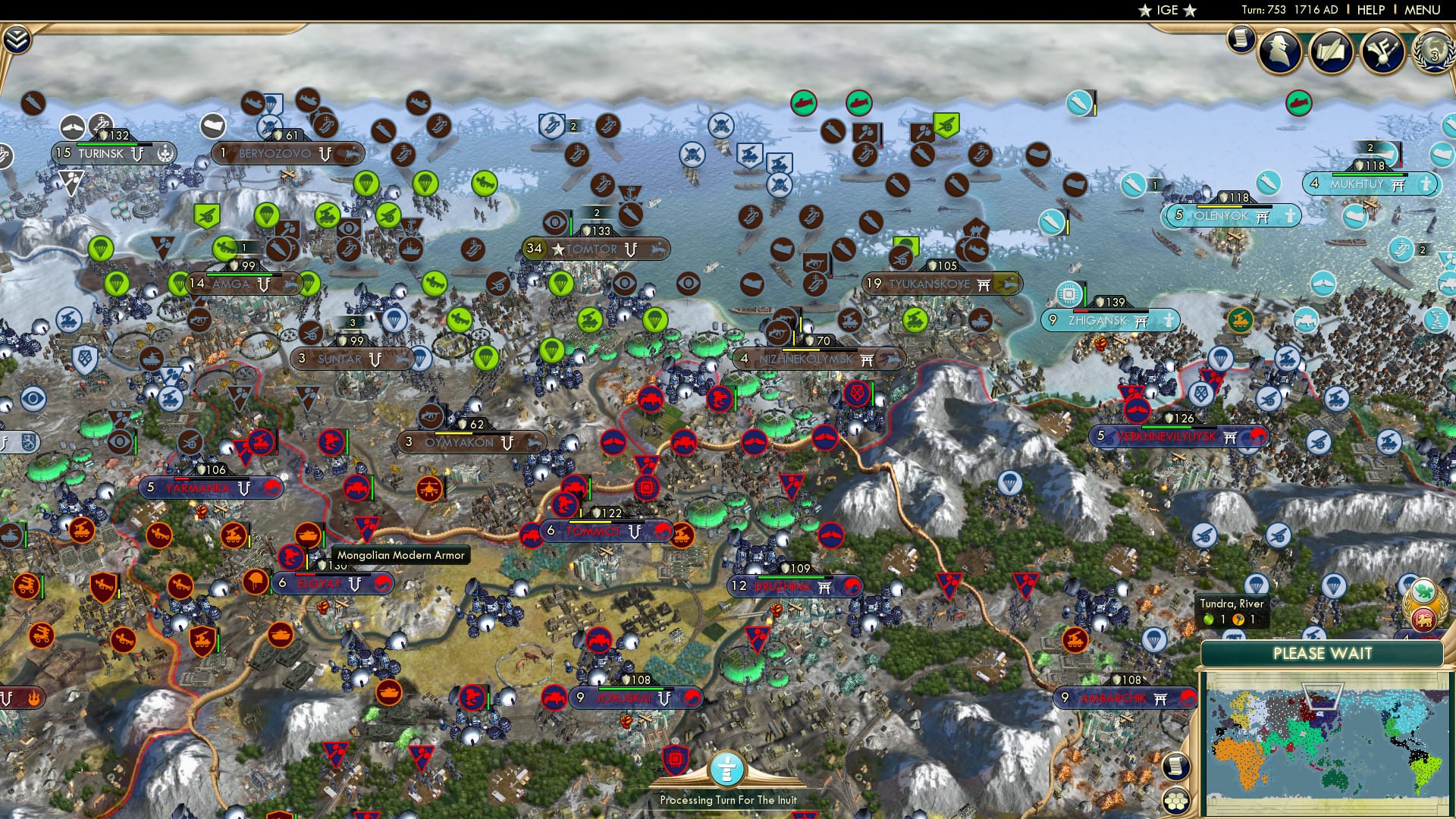Select the Tommot city banner

pos(594,532)
